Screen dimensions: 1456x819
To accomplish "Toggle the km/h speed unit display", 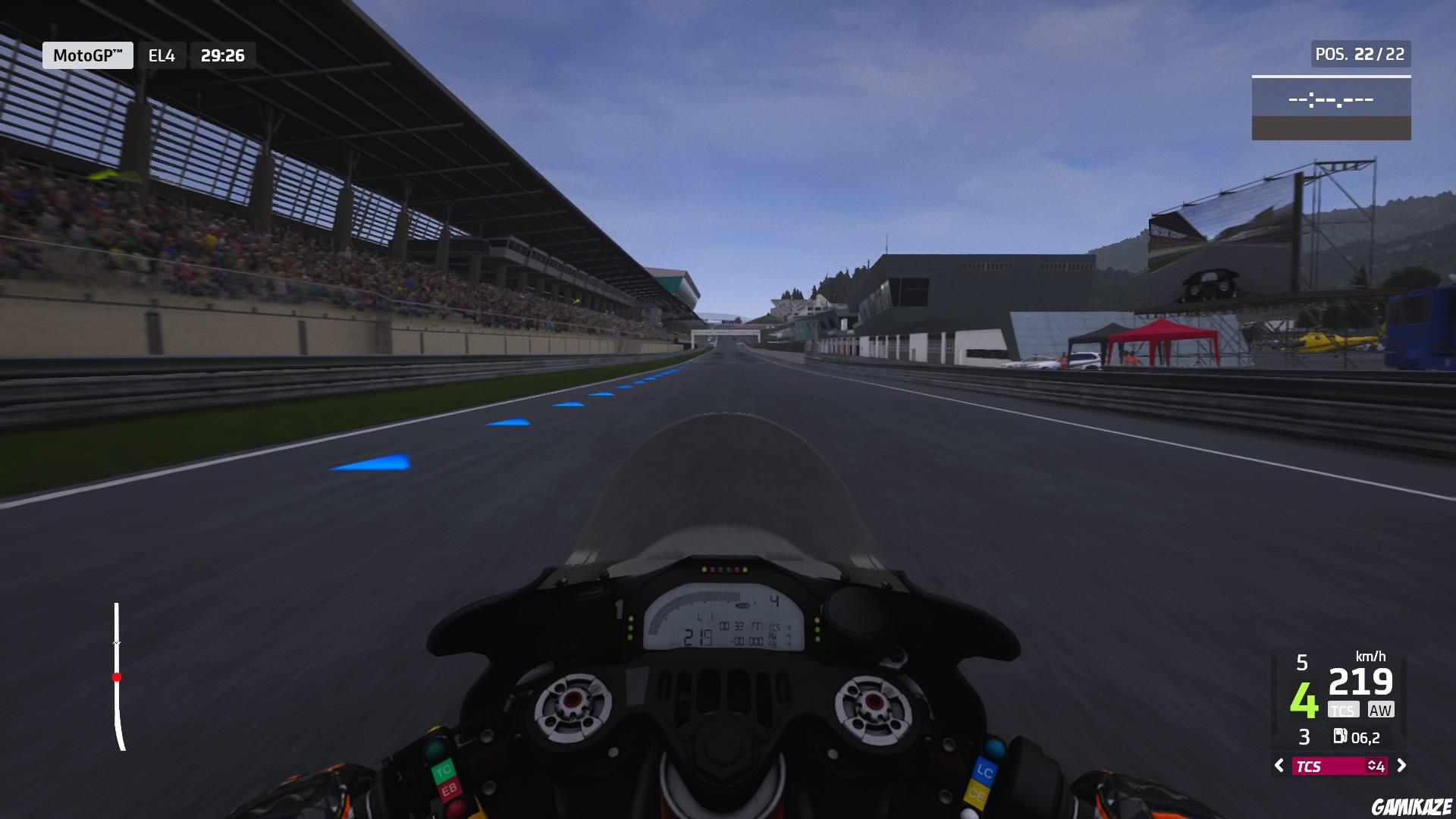I will coord(1370,657).
